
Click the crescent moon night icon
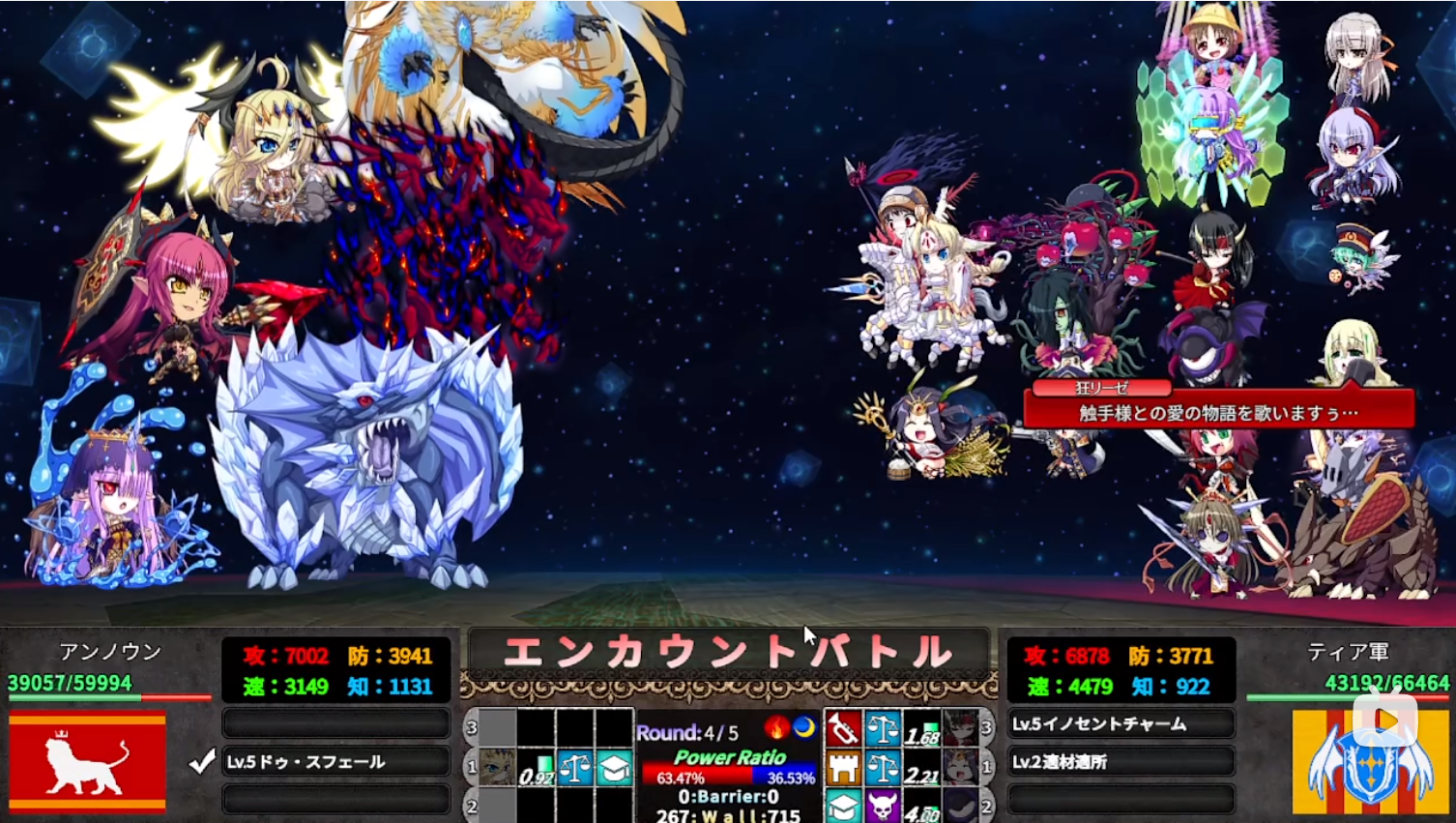click(x=803, y=727)
